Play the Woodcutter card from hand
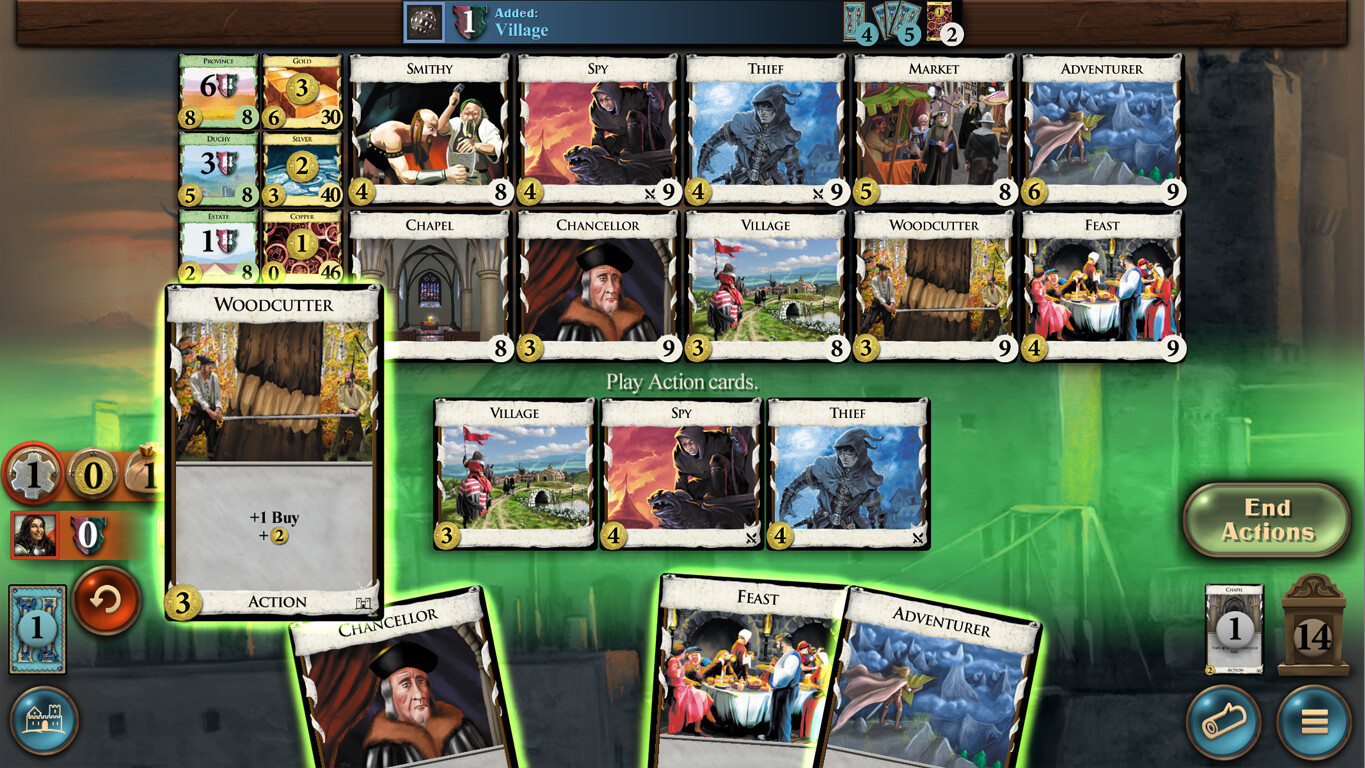The height and width of the screenshot is (768, 1365). 273,450
